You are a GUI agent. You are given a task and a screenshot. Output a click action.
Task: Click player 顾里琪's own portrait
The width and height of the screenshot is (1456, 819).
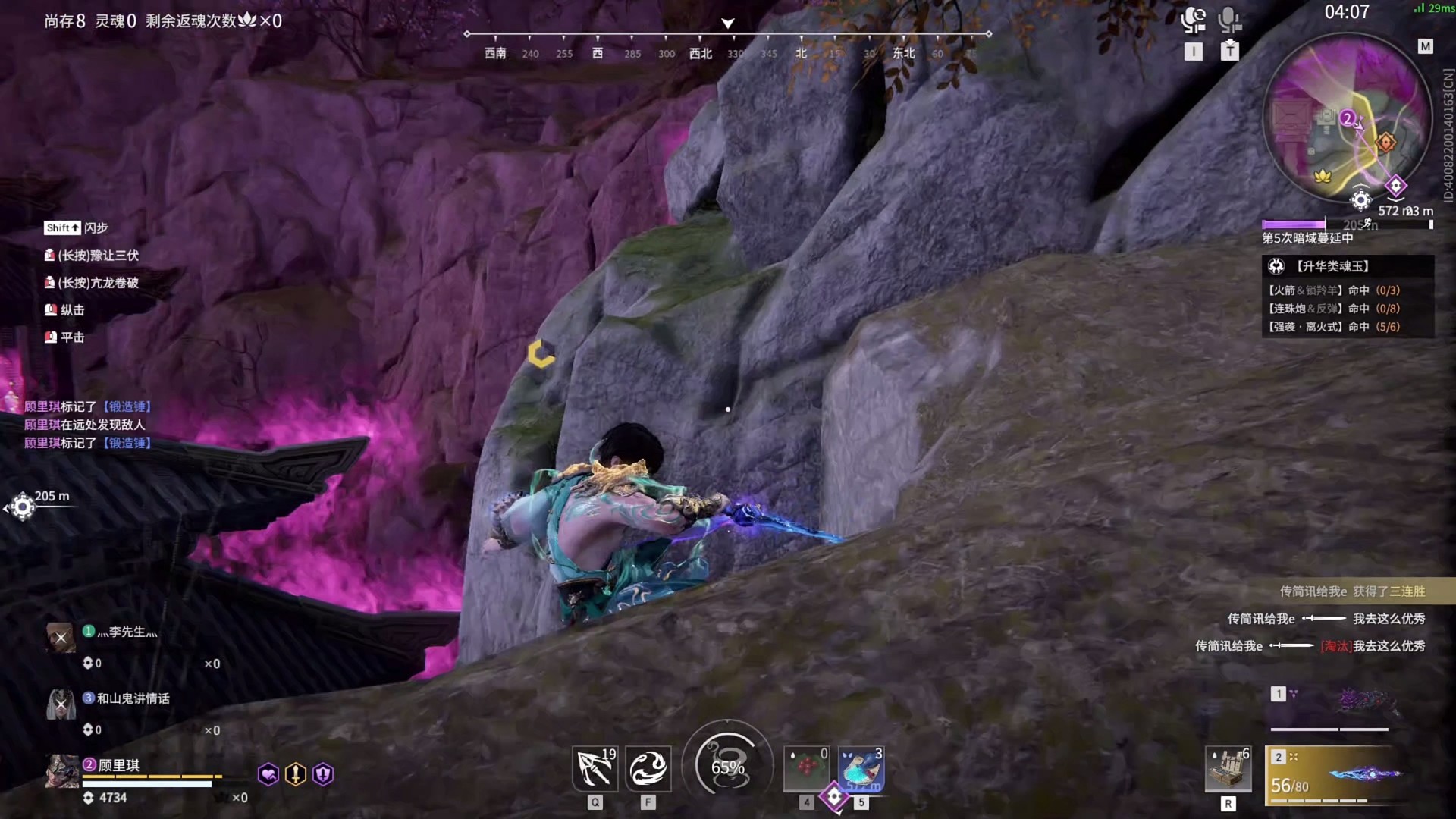(x=61, y=772)
